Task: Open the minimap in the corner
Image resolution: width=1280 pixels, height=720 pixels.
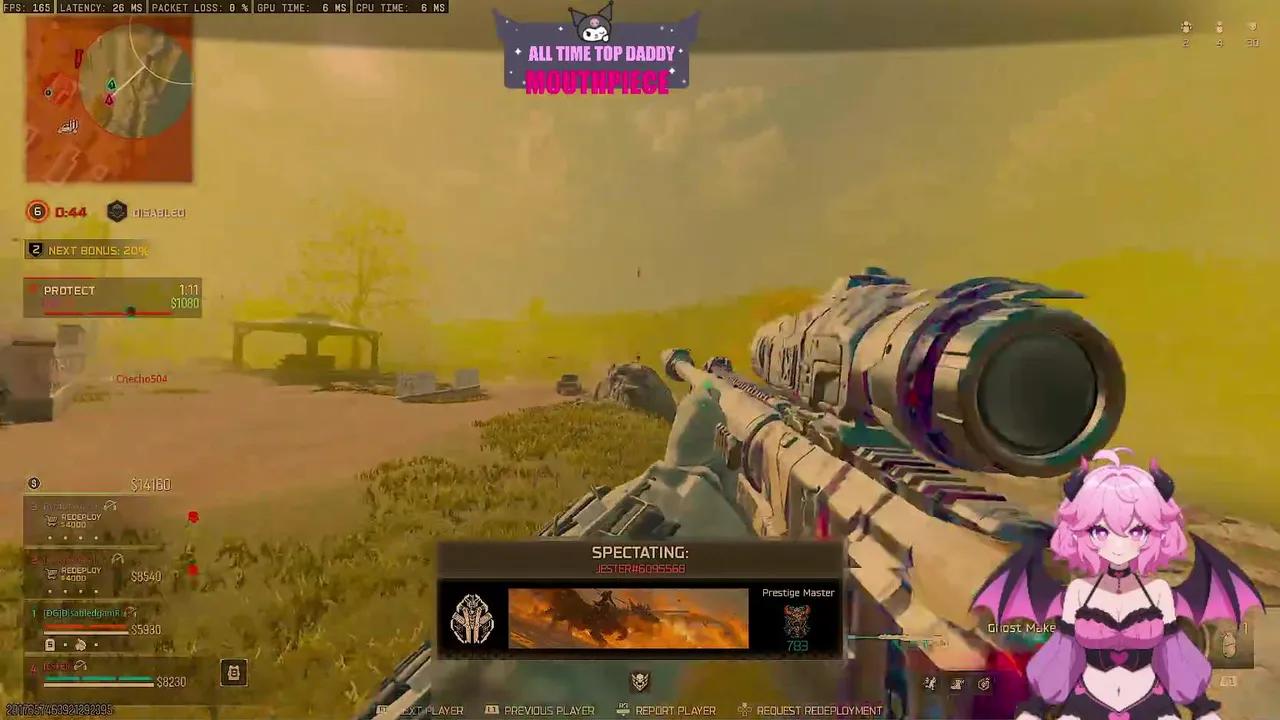Action: coord(109,99)
